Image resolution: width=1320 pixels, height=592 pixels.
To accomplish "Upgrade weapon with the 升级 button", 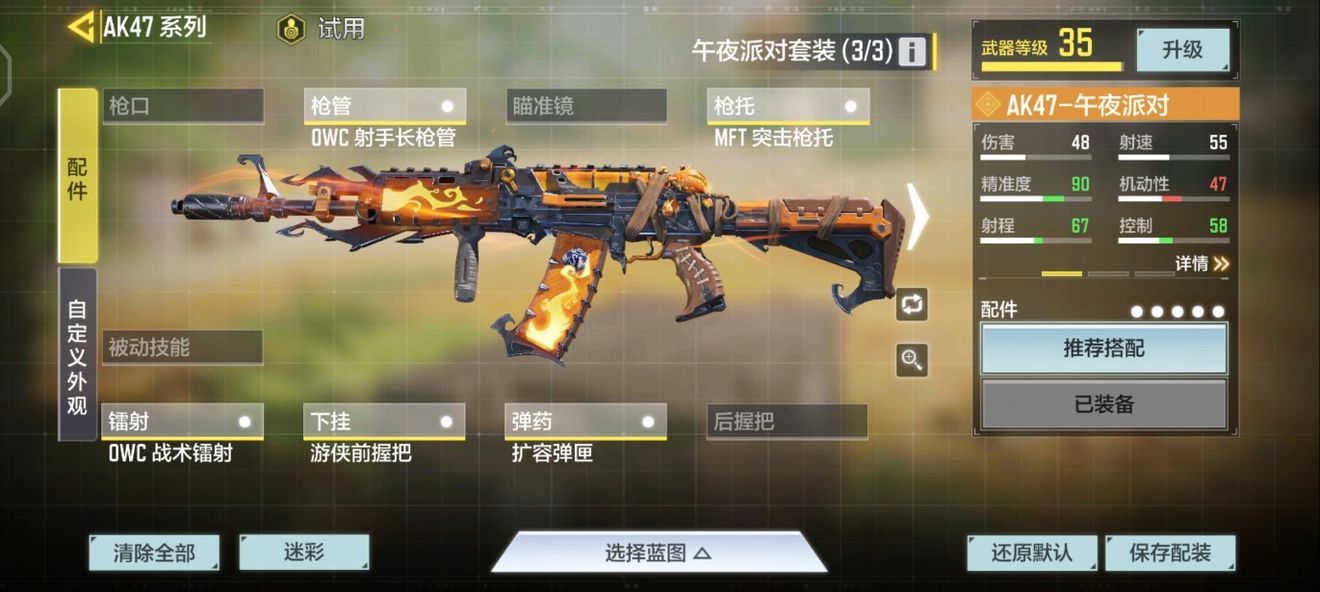I will point(1182,49).
